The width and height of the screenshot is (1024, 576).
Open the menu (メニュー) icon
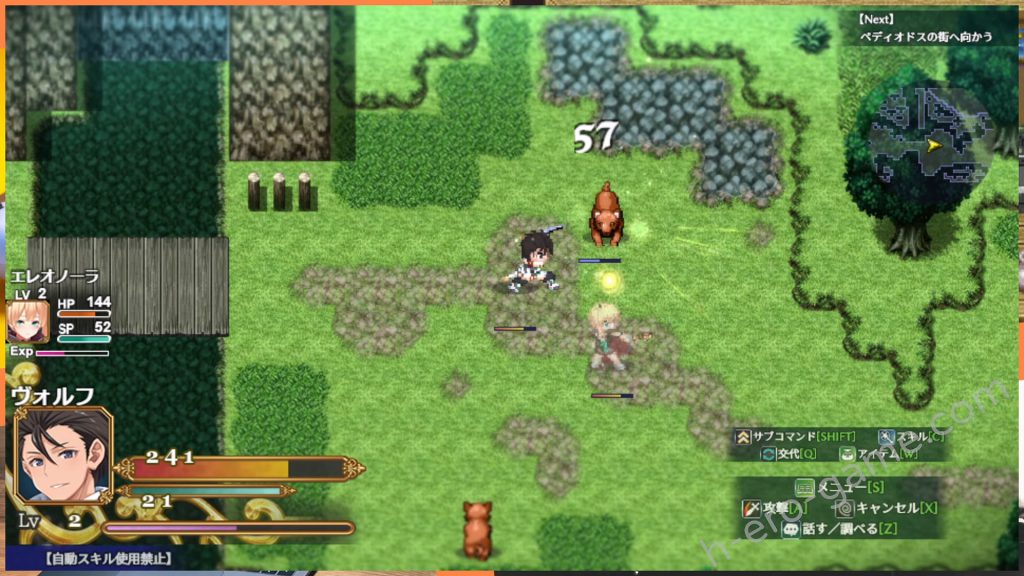804,488
